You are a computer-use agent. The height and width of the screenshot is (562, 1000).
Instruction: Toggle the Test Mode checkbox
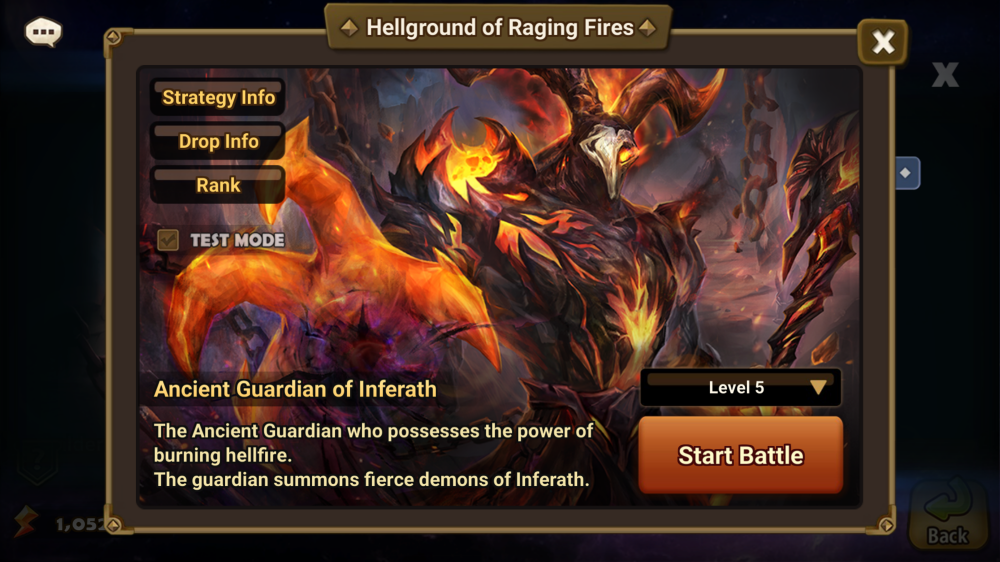point(169,240)
